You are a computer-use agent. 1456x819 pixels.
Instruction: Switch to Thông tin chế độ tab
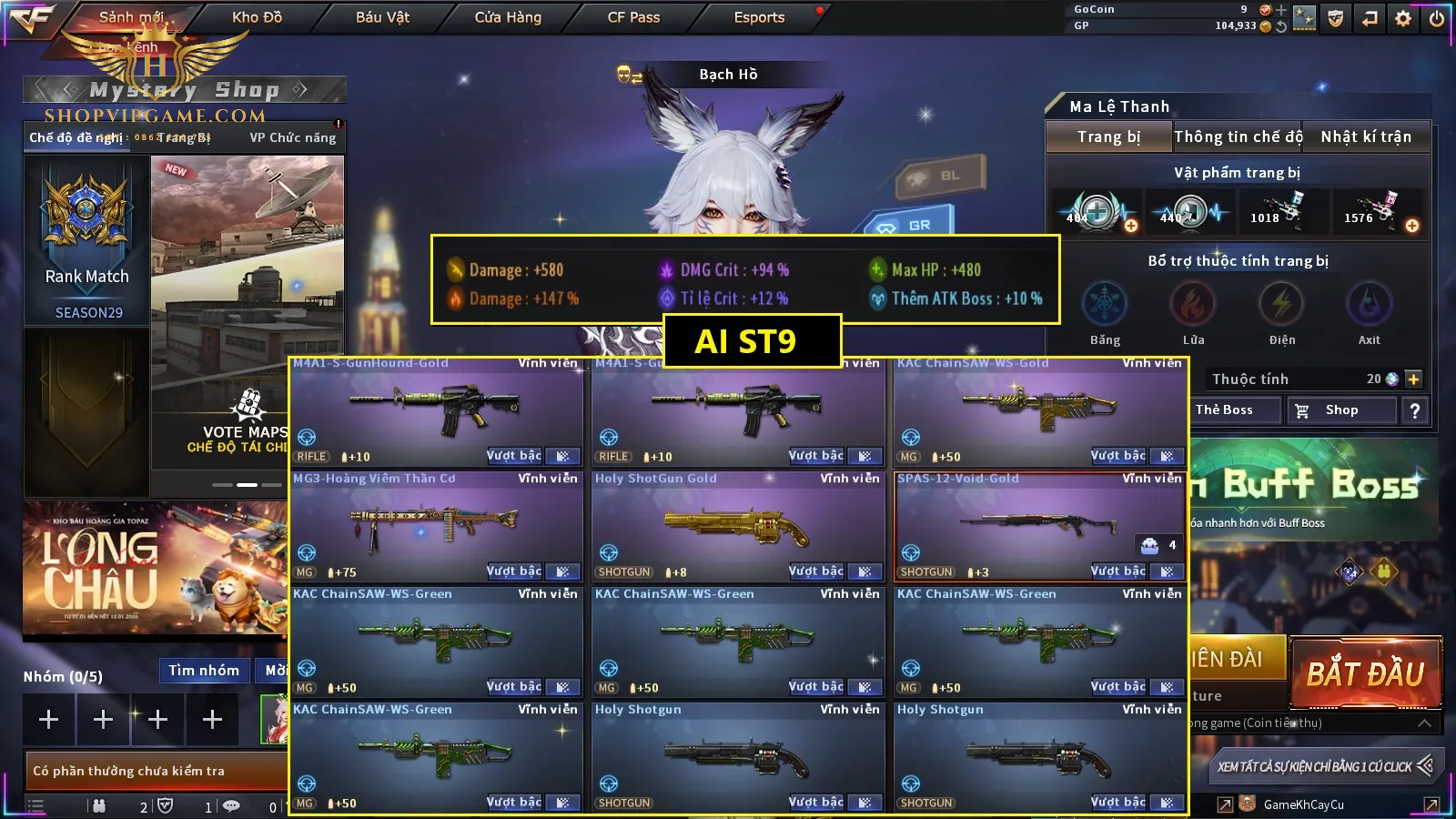click(1238, 136)
